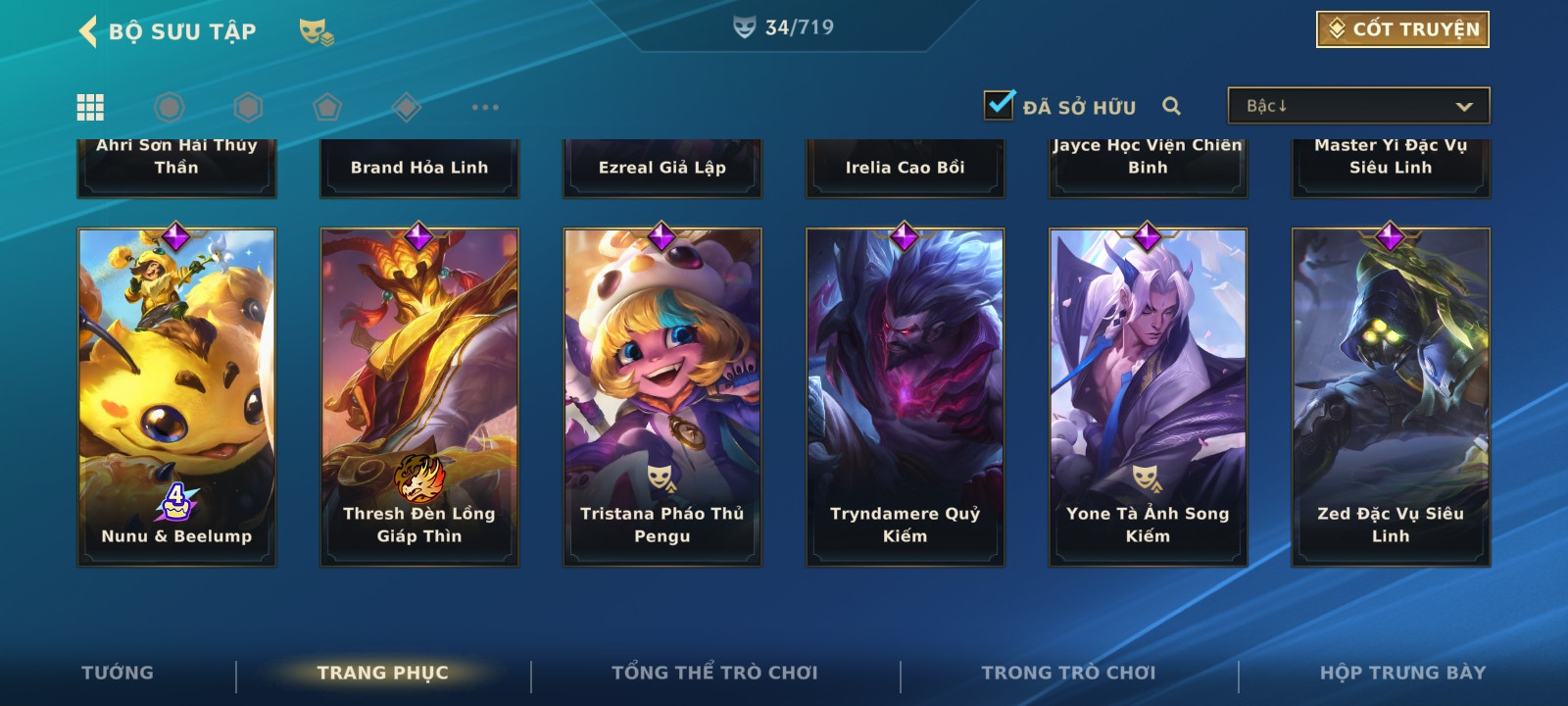Select the Brand Hỏa Linh skin card

pyautogui.click(x=419, y=168)
